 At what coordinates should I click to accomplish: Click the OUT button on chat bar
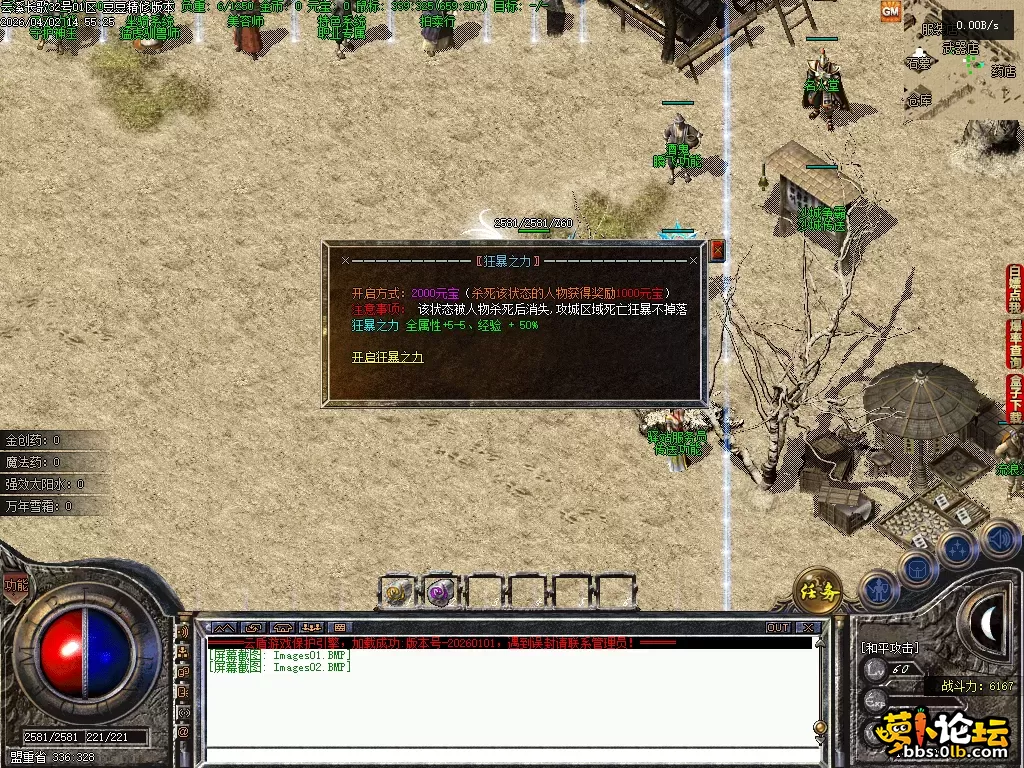(x=778, y=628)
